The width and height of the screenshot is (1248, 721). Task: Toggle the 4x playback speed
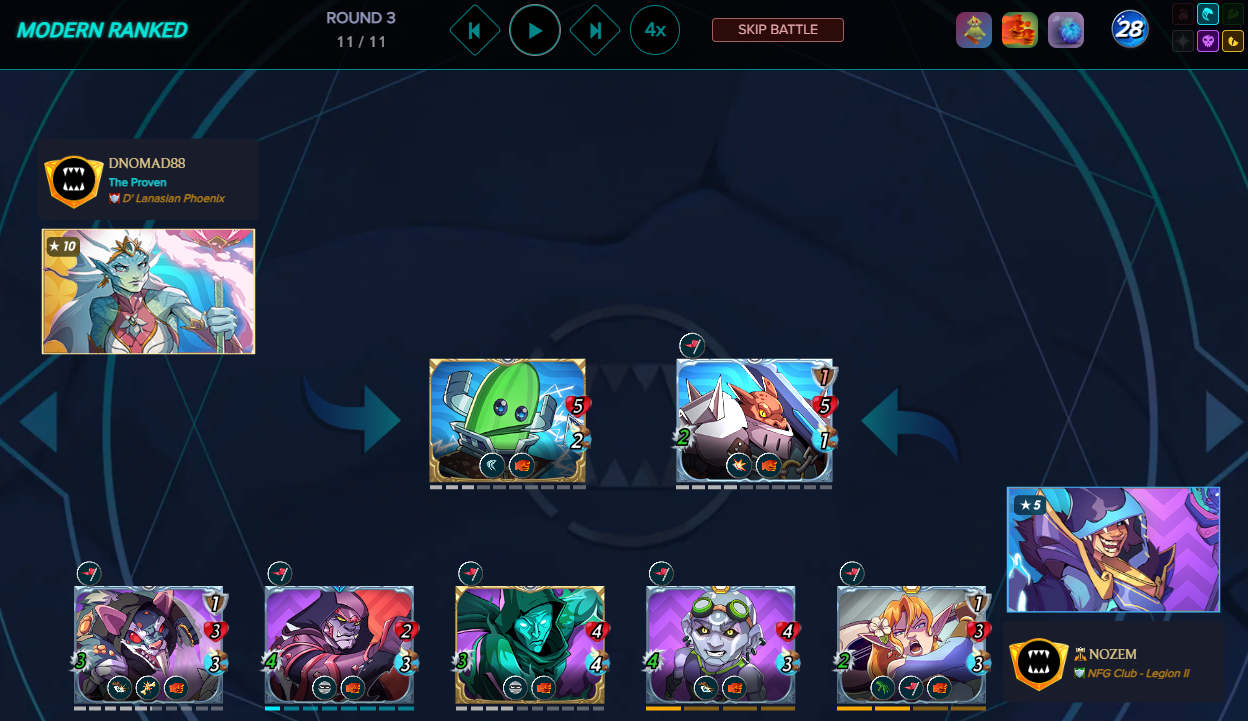click(x=655, y=30)
